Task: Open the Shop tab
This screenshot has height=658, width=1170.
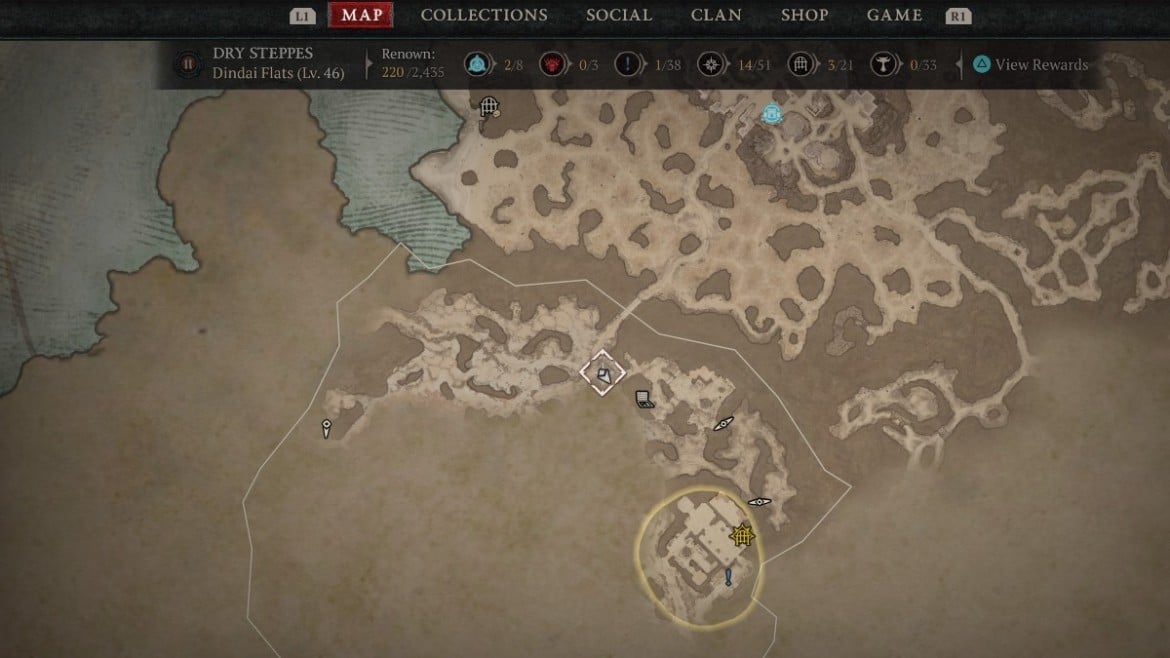Action: [x=804, y=15]
